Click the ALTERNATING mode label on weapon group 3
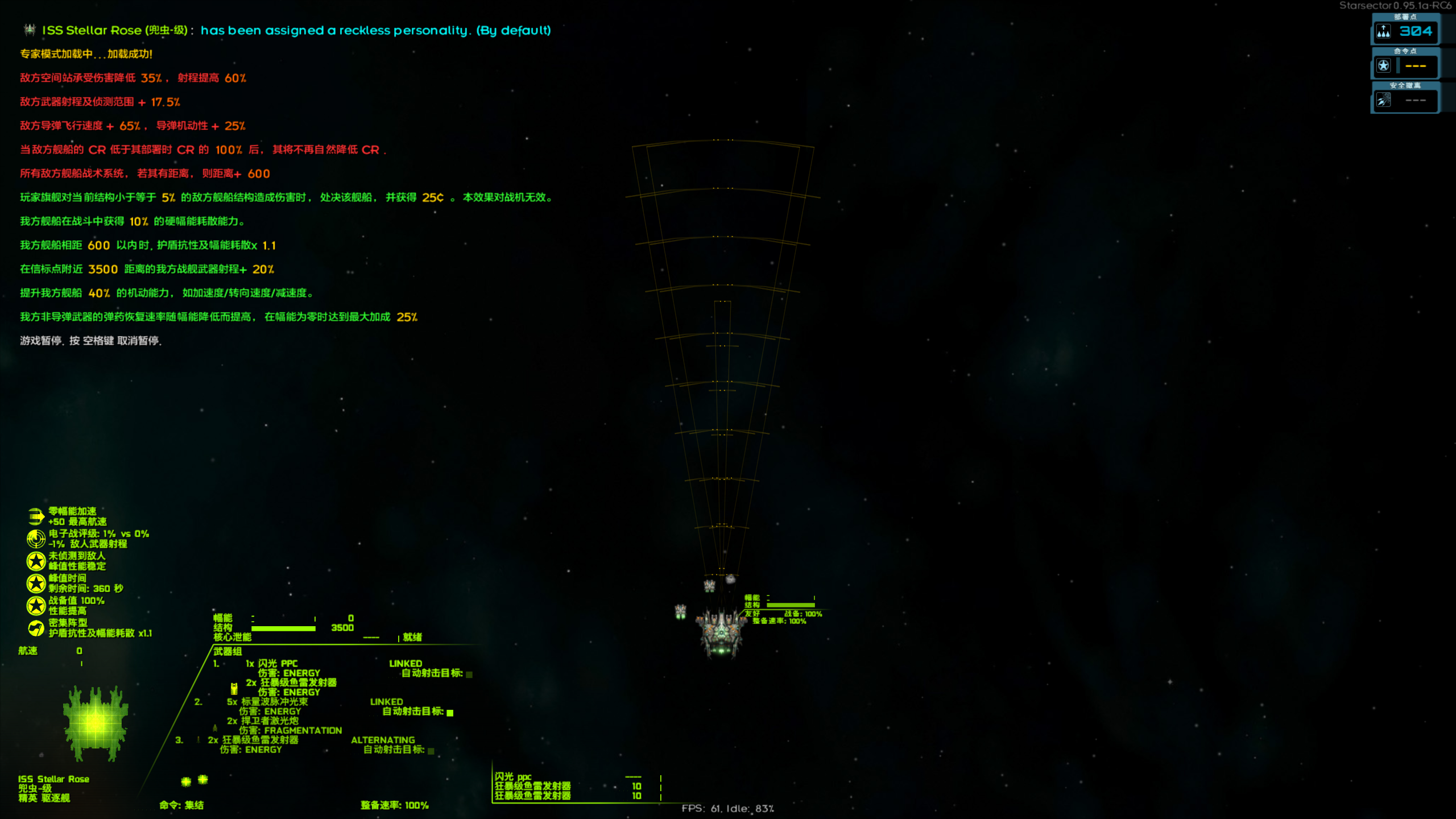Image resolution: width=1456 pixels, height=819 pixels. point(383,740)
